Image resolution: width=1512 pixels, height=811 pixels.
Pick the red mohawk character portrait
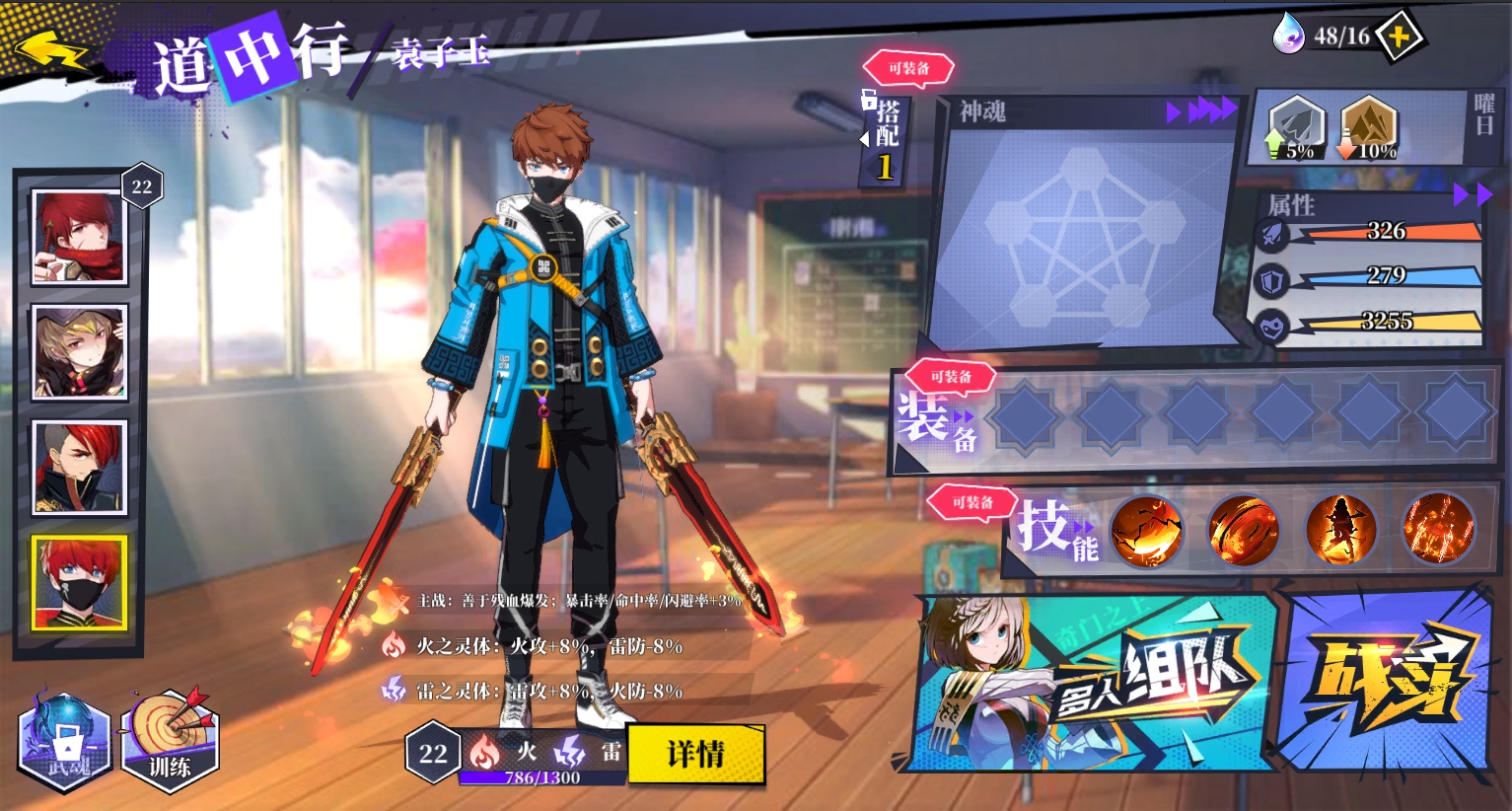[80, 468]
